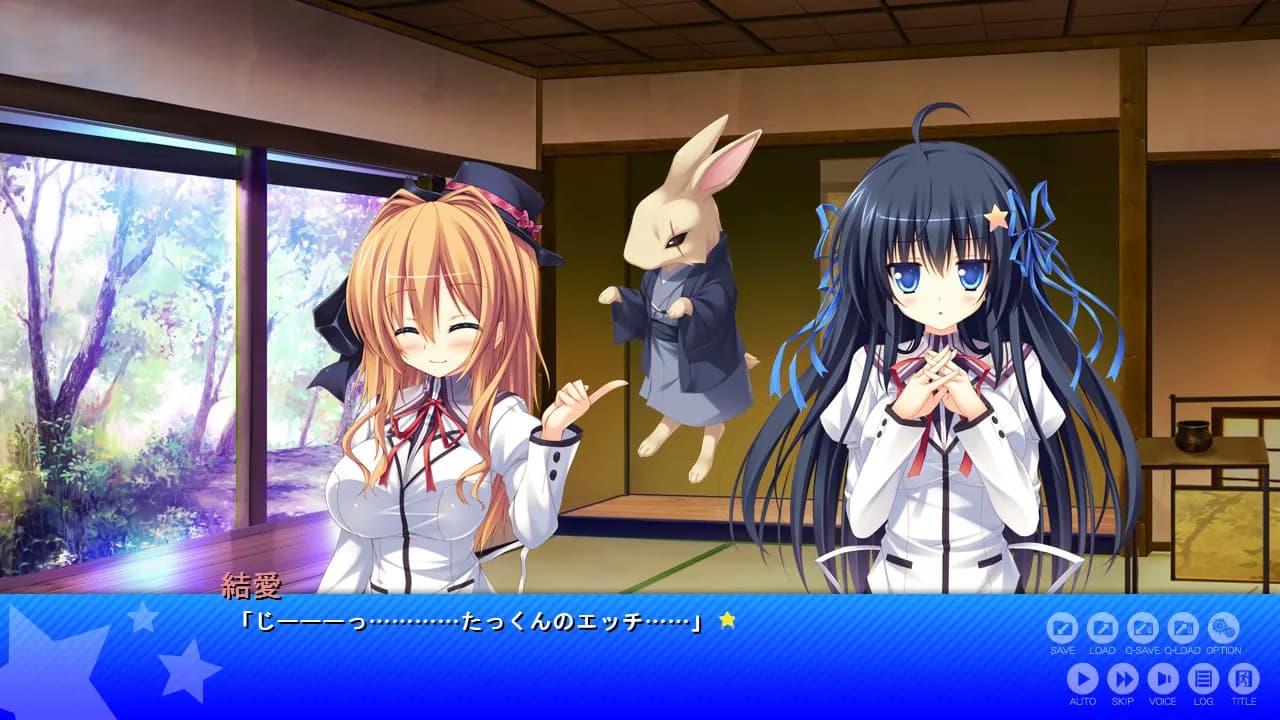Toggle SKIP fast-forward mode
Screen dimensions: 1280x720
click(x=1125, y=679)
